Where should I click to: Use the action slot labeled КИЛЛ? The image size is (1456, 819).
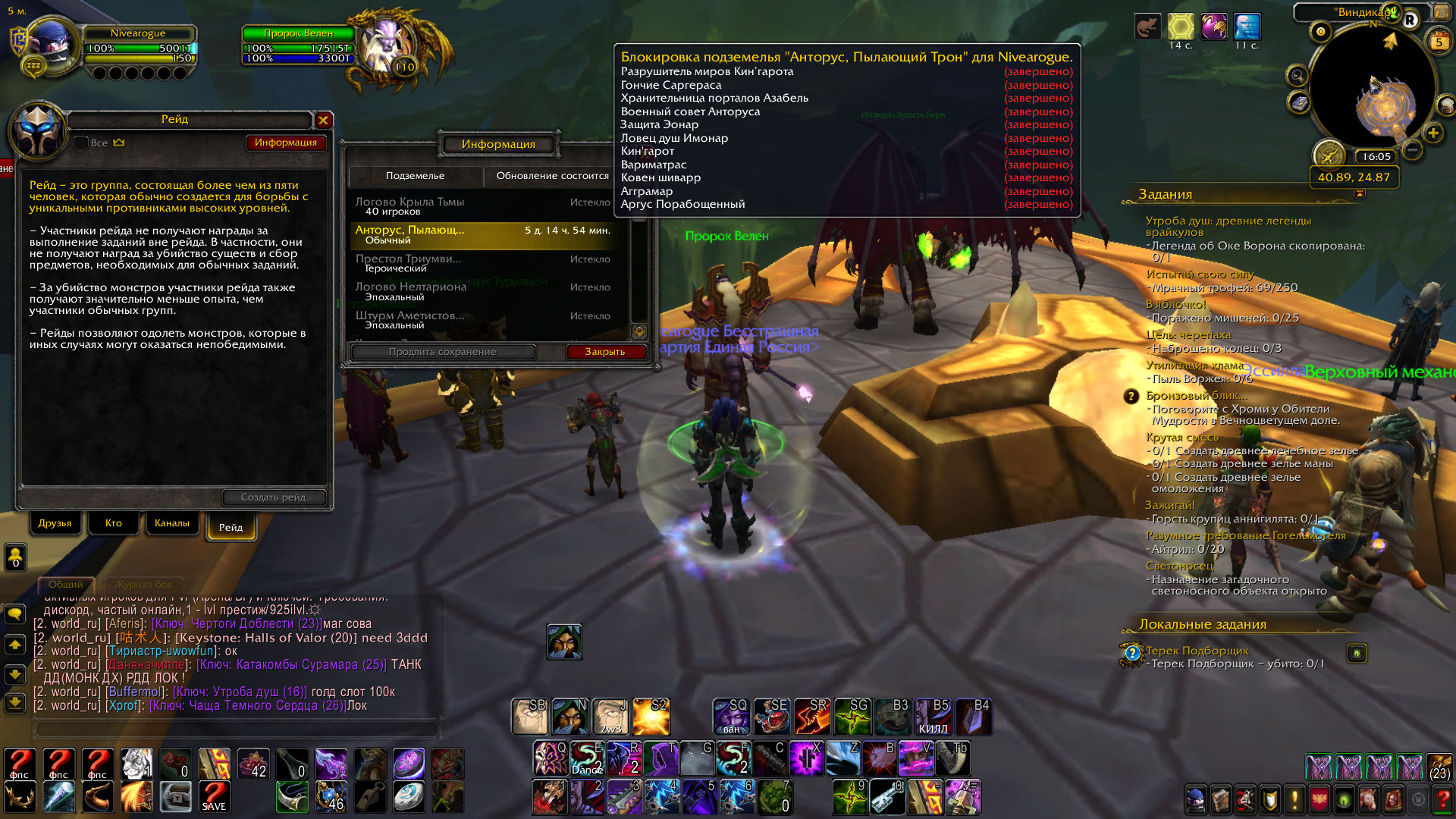click(934, 717)
